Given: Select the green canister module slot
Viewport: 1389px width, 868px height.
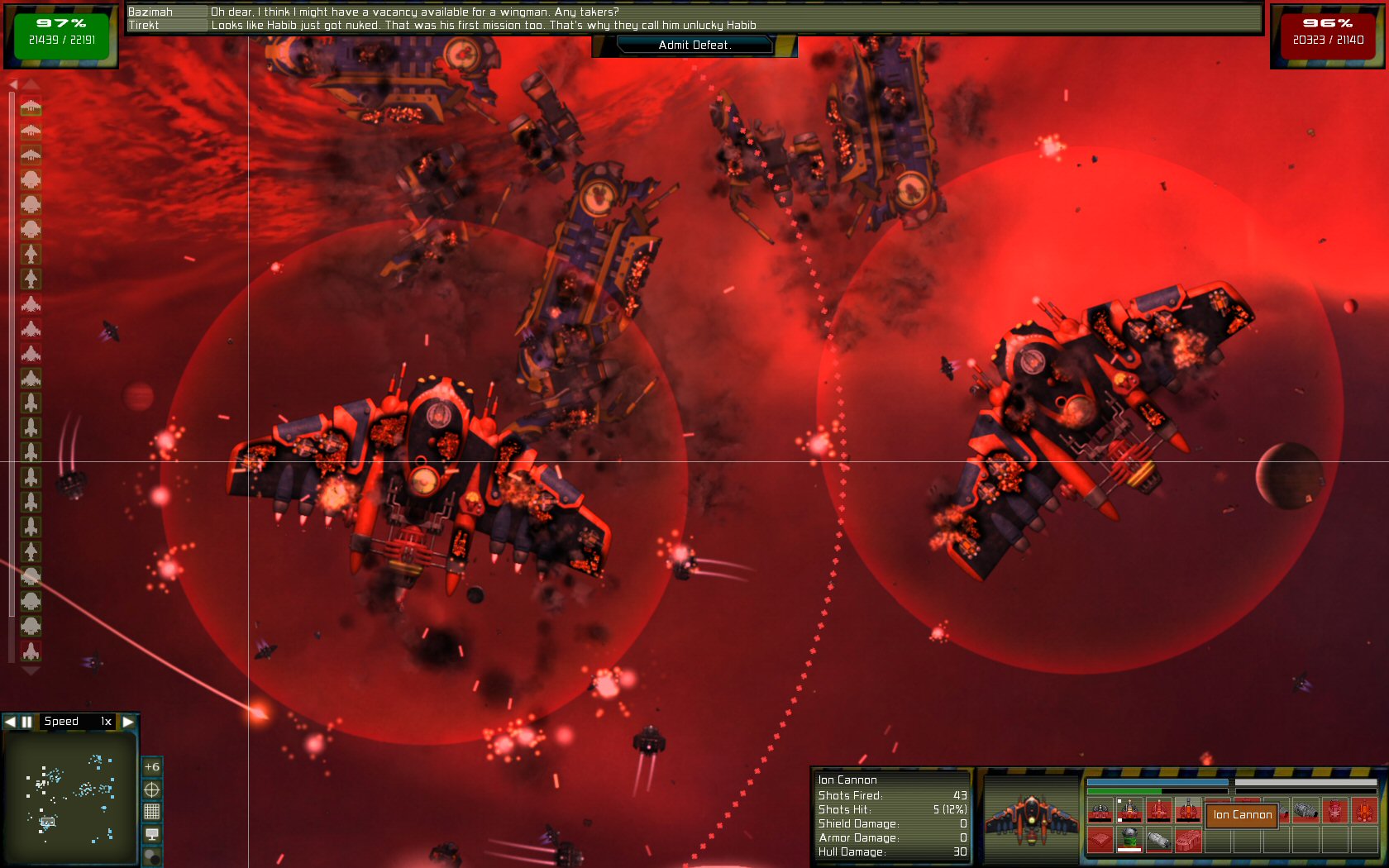Looking at the screenshot, I should click(x=1129, y=839).
